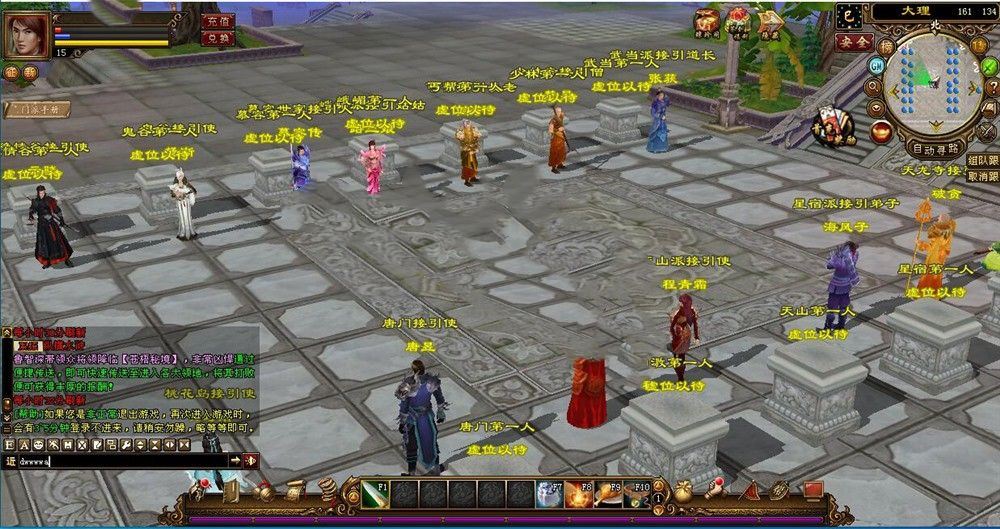Open the 兑换 exchange button

click(216, 38)
